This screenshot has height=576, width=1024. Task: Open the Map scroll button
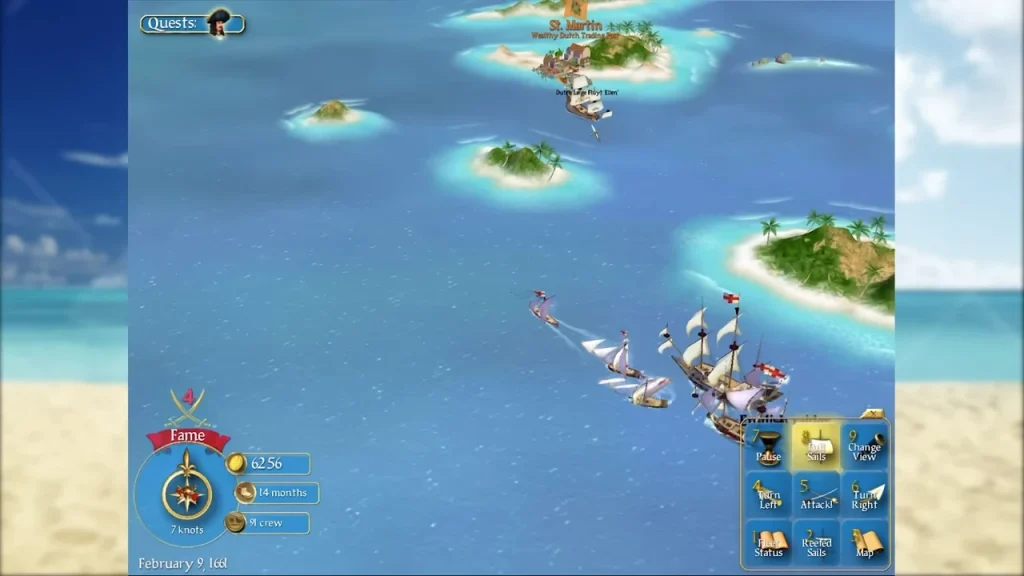[x=864, y=543]
